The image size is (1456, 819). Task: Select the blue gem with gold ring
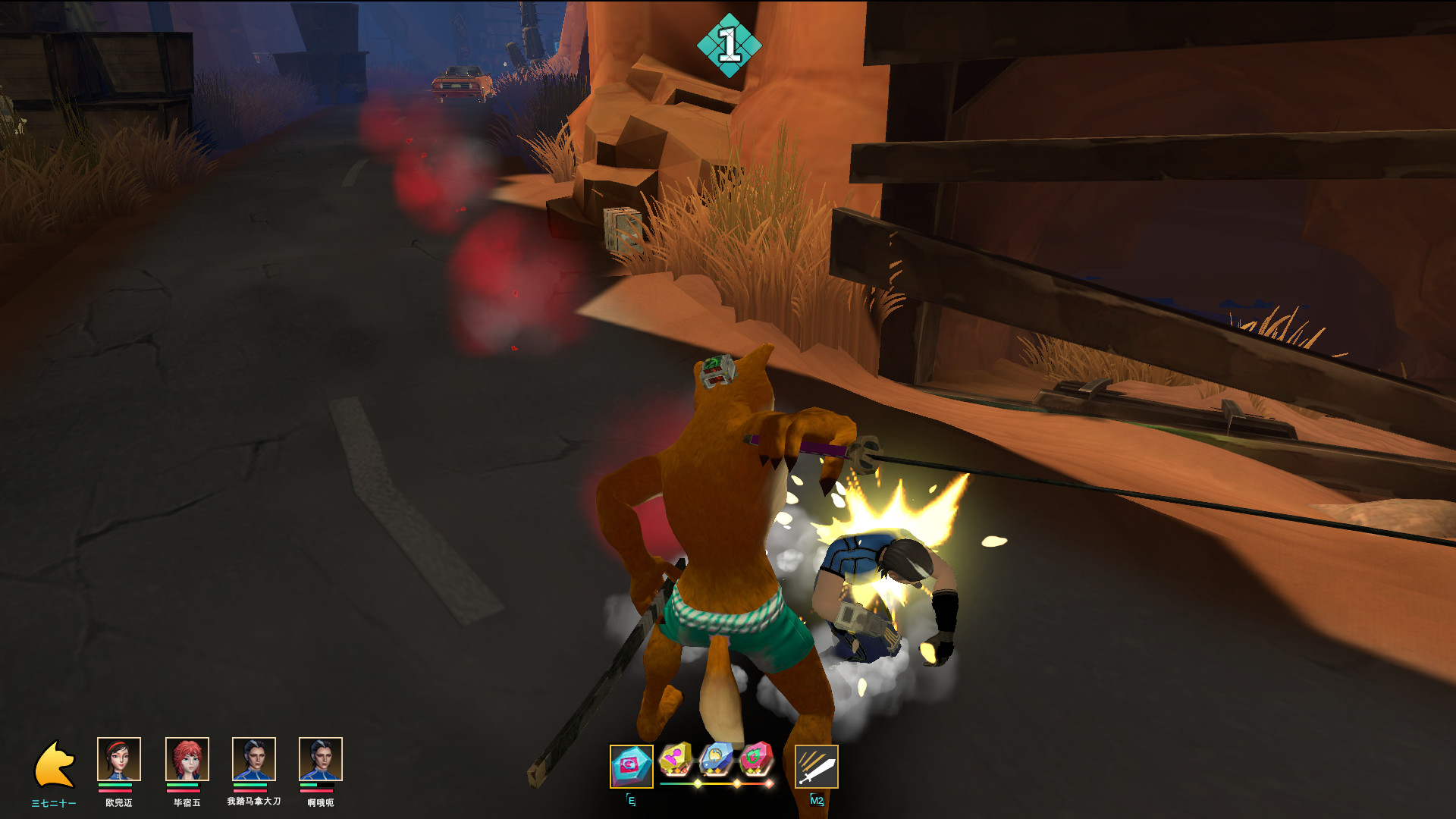click(x=715, y=759)
